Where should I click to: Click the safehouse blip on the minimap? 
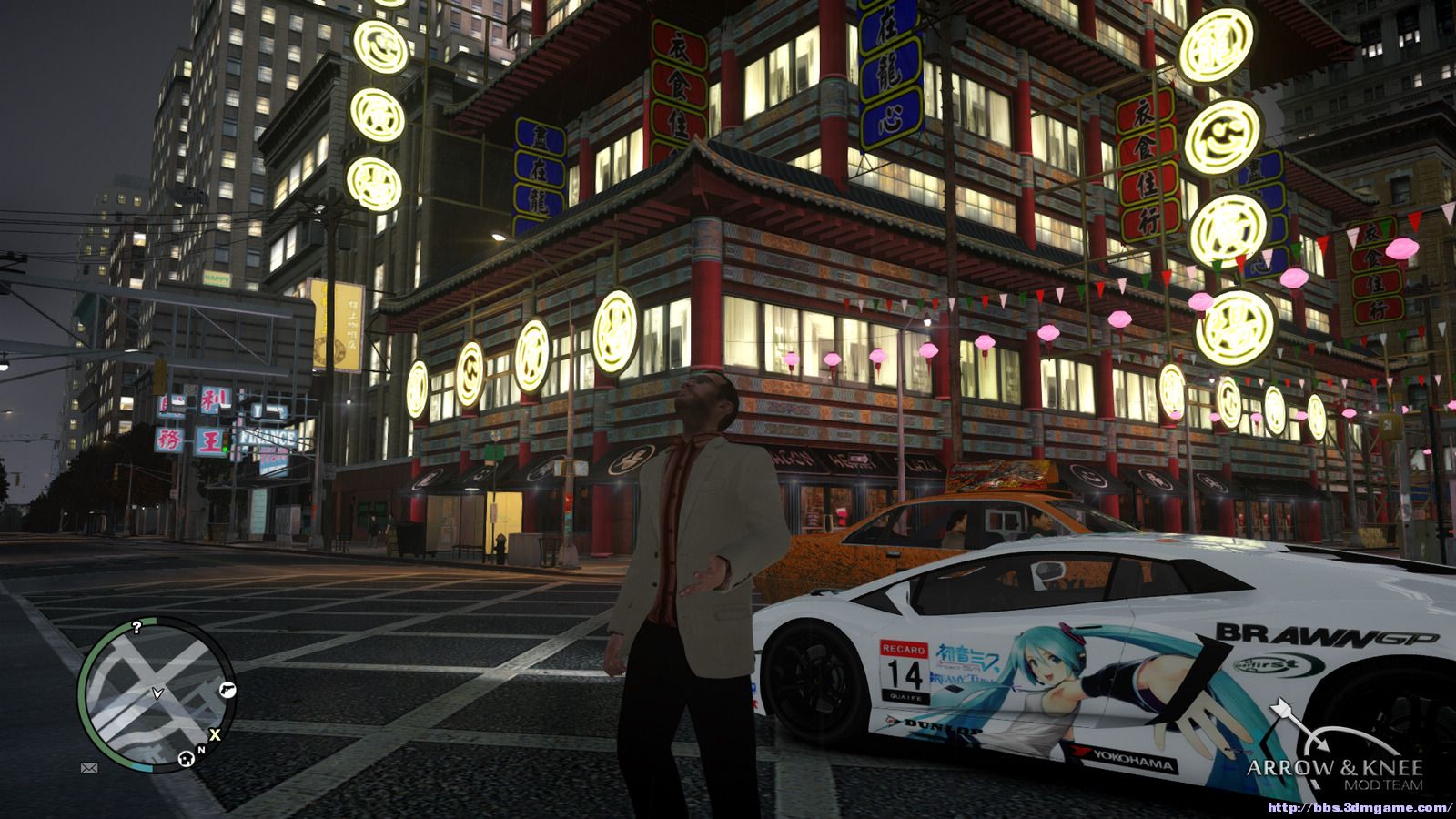click(x=186, y=756)
